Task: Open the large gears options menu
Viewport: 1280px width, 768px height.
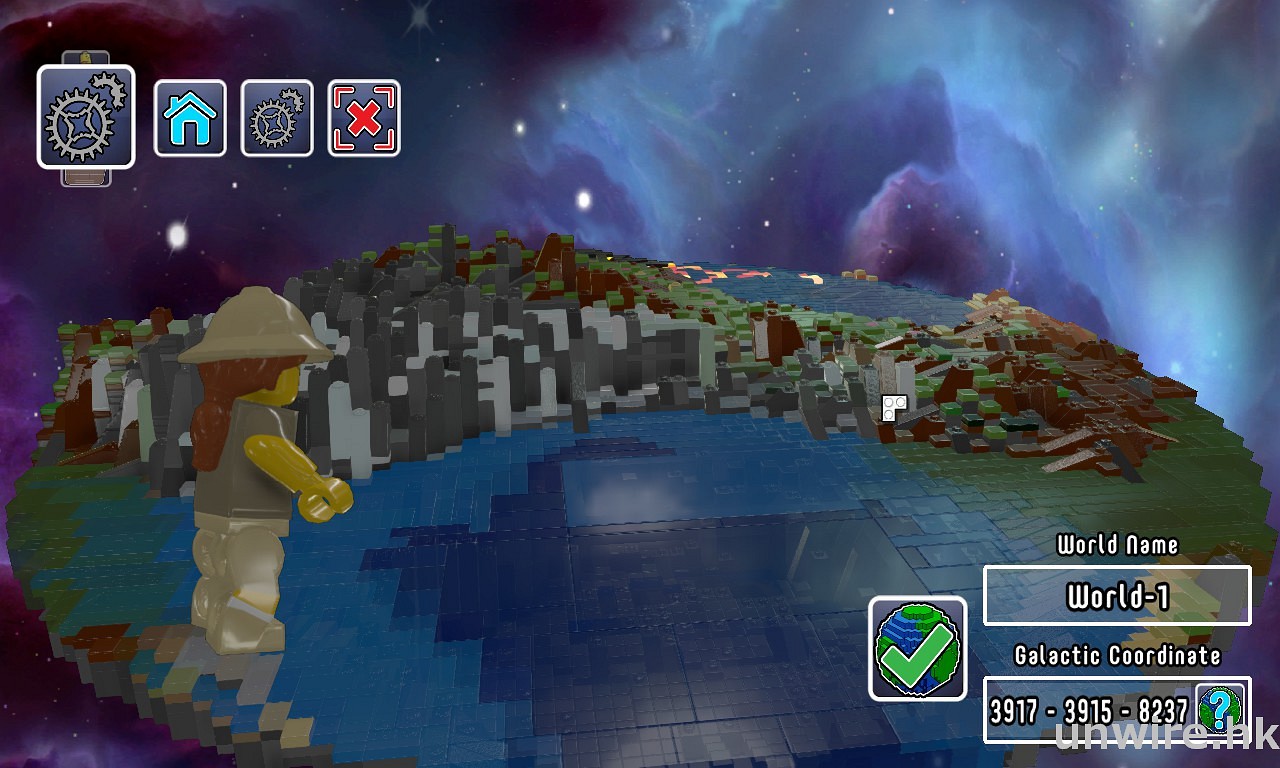Action: pos(86,117)
